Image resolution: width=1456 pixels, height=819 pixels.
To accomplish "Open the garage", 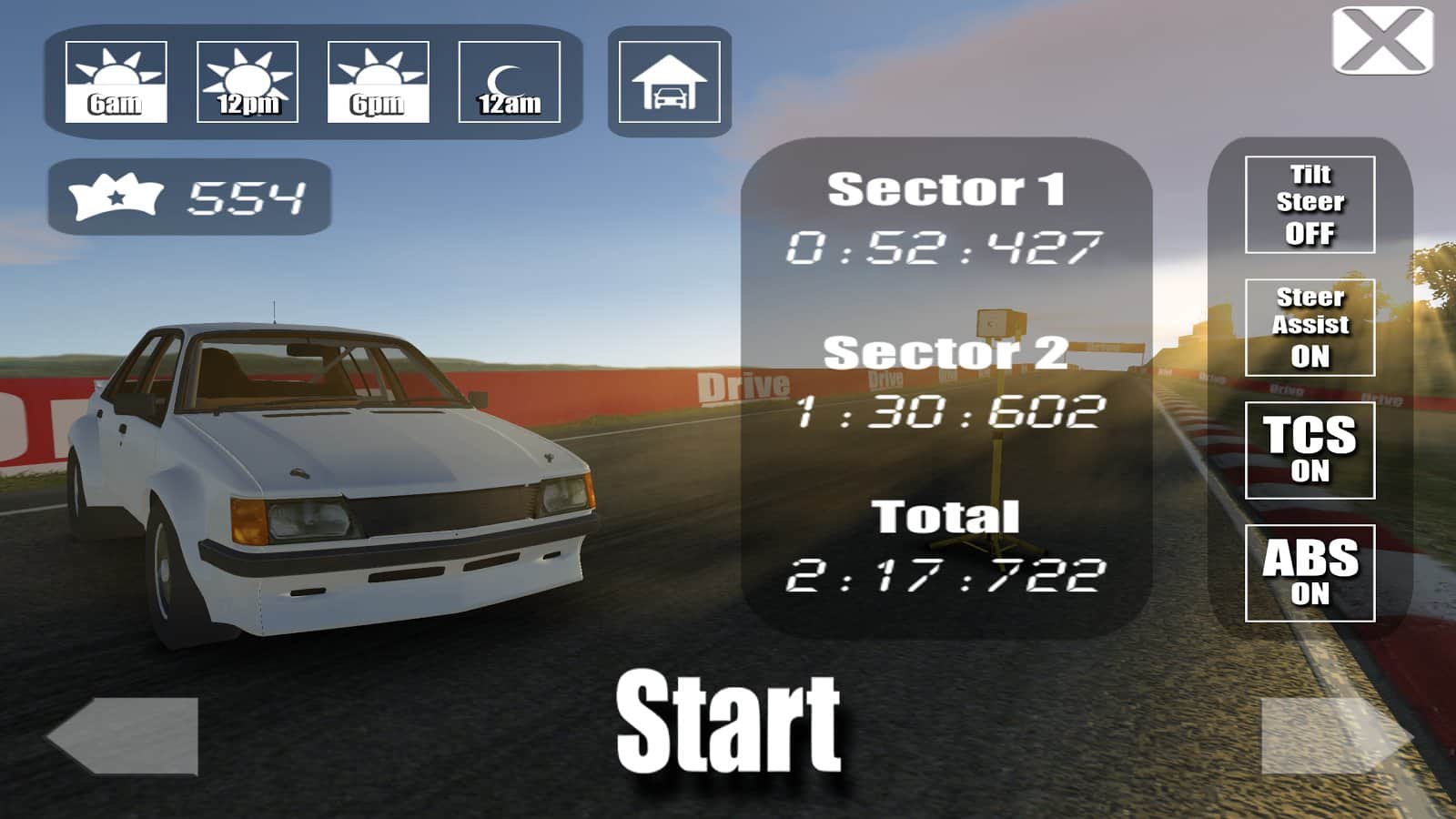I will (x=669, y=82).
